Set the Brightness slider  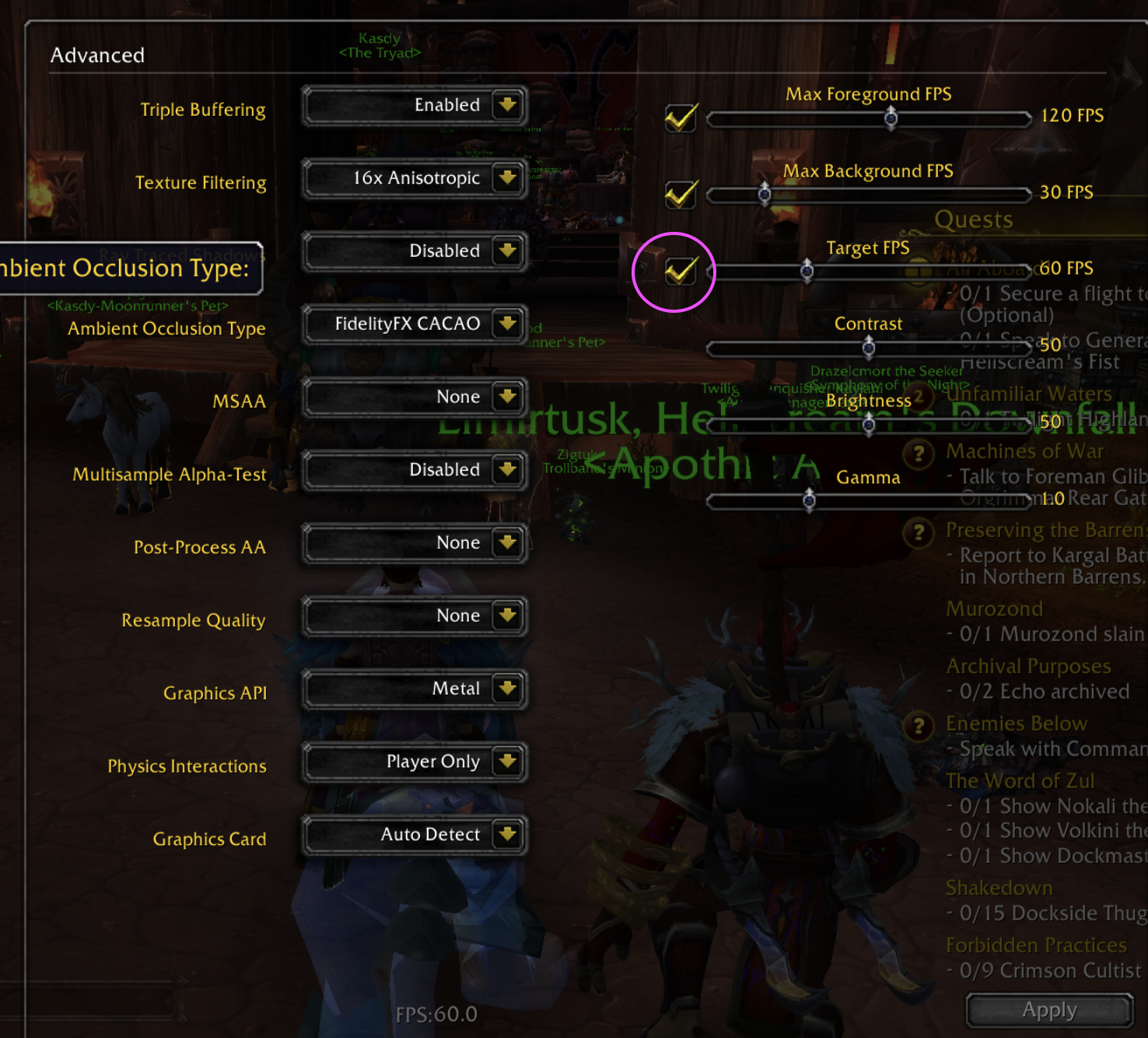point(869,424)
